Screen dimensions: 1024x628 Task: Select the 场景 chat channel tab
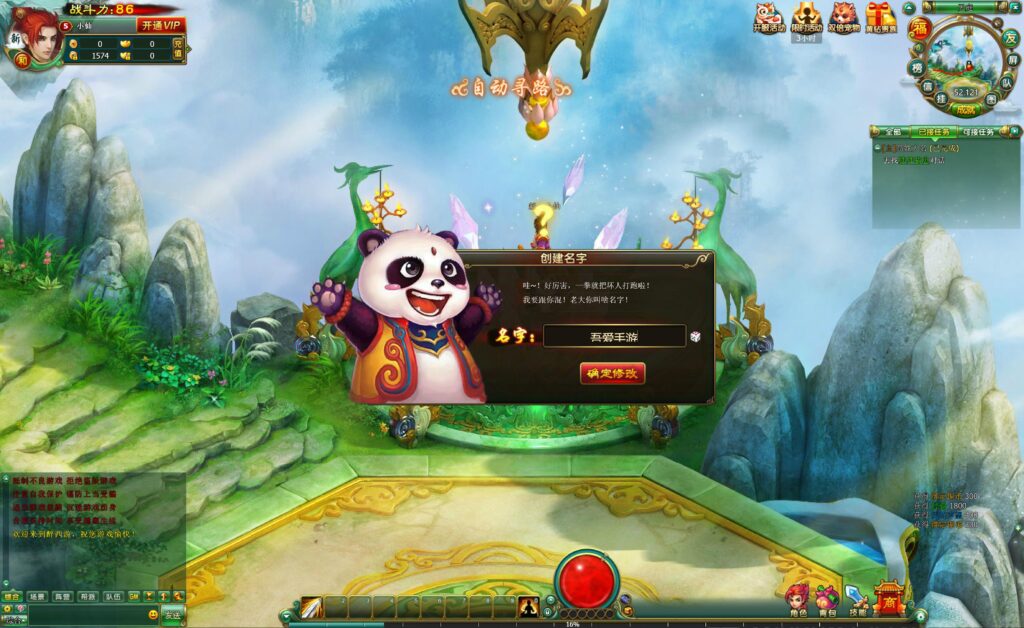[38, 596]
